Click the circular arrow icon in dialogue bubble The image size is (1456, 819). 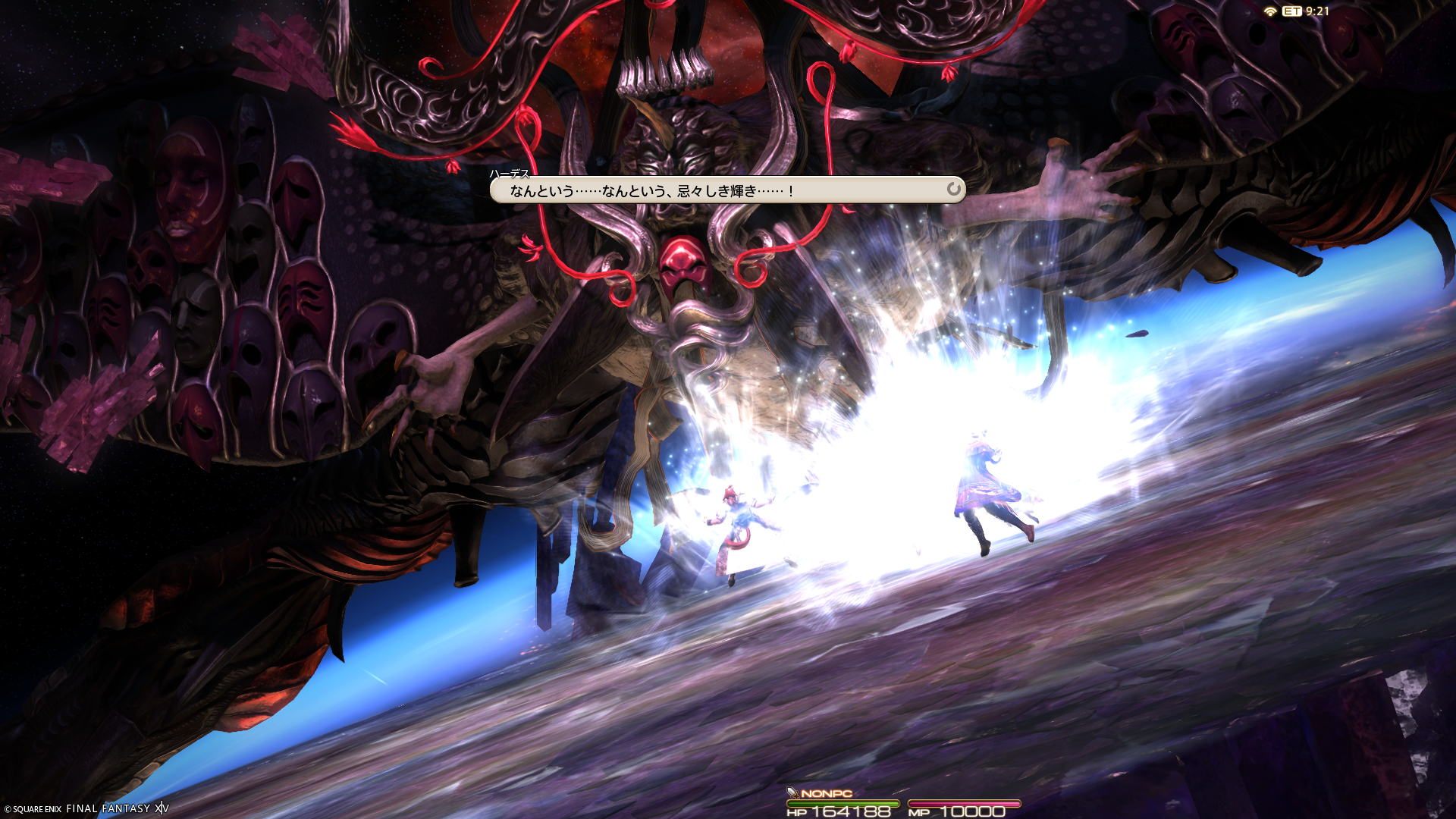click(x=953, y=189)
